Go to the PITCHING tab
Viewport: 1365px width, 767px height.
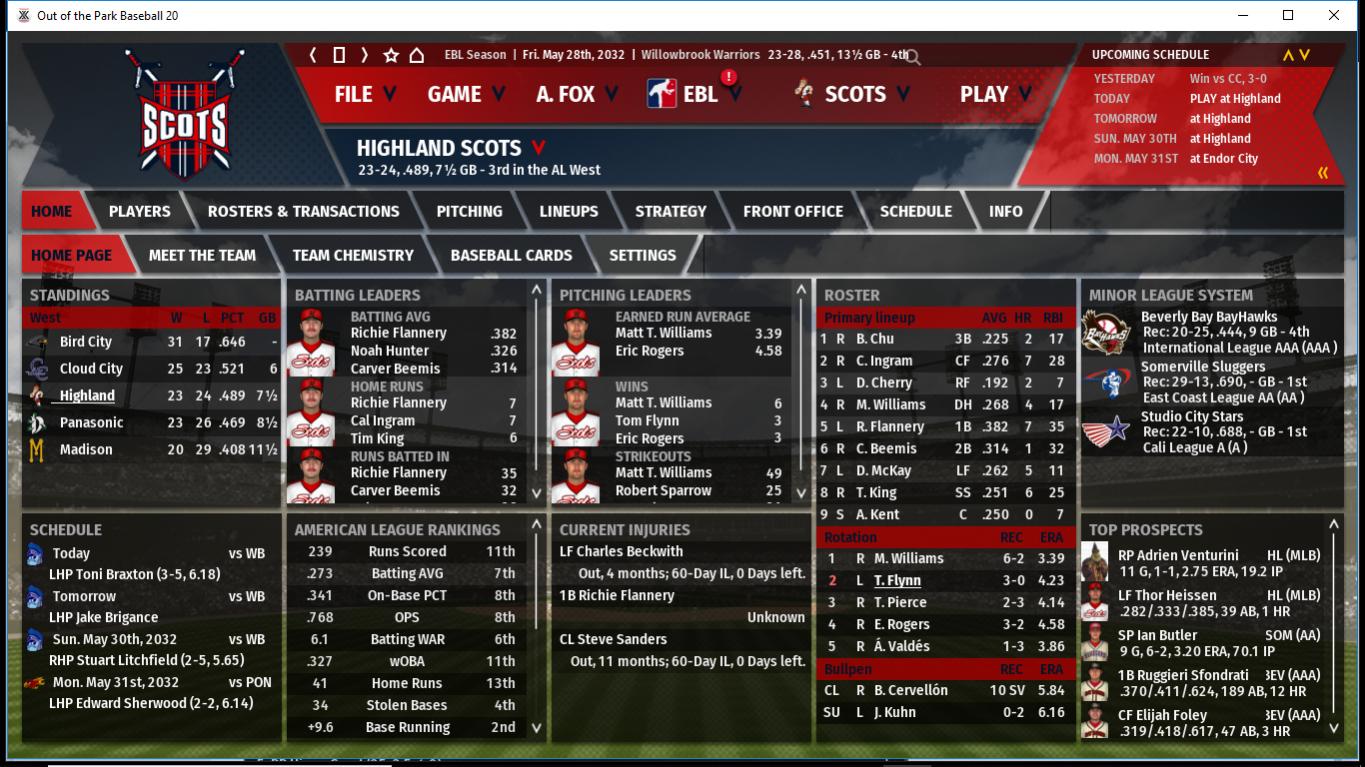(x=469, y=211)
